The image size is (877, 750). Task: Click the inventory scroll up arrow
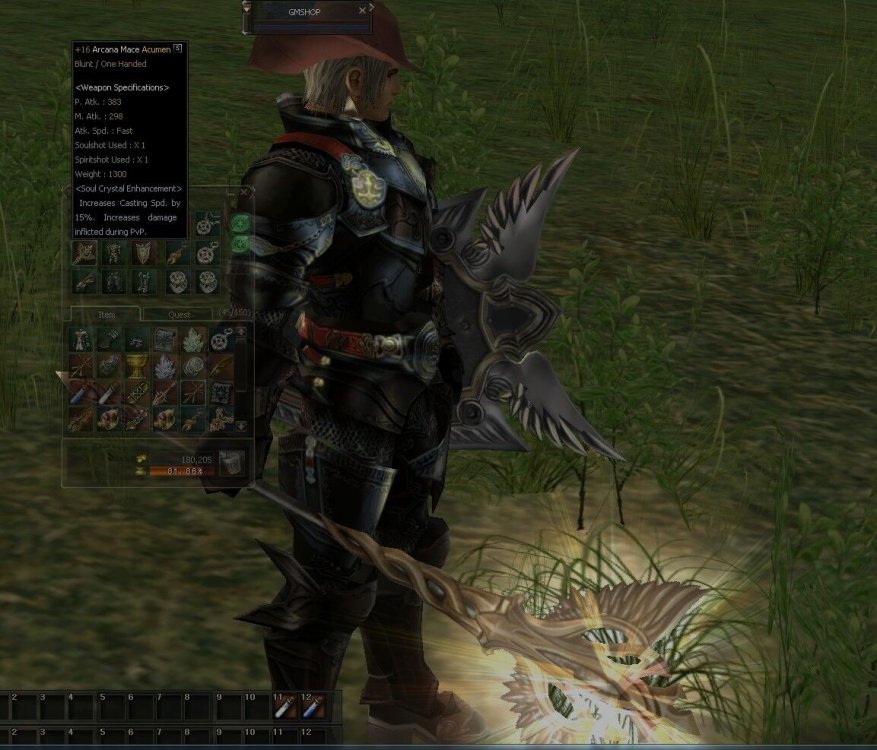tap(241, 331)
